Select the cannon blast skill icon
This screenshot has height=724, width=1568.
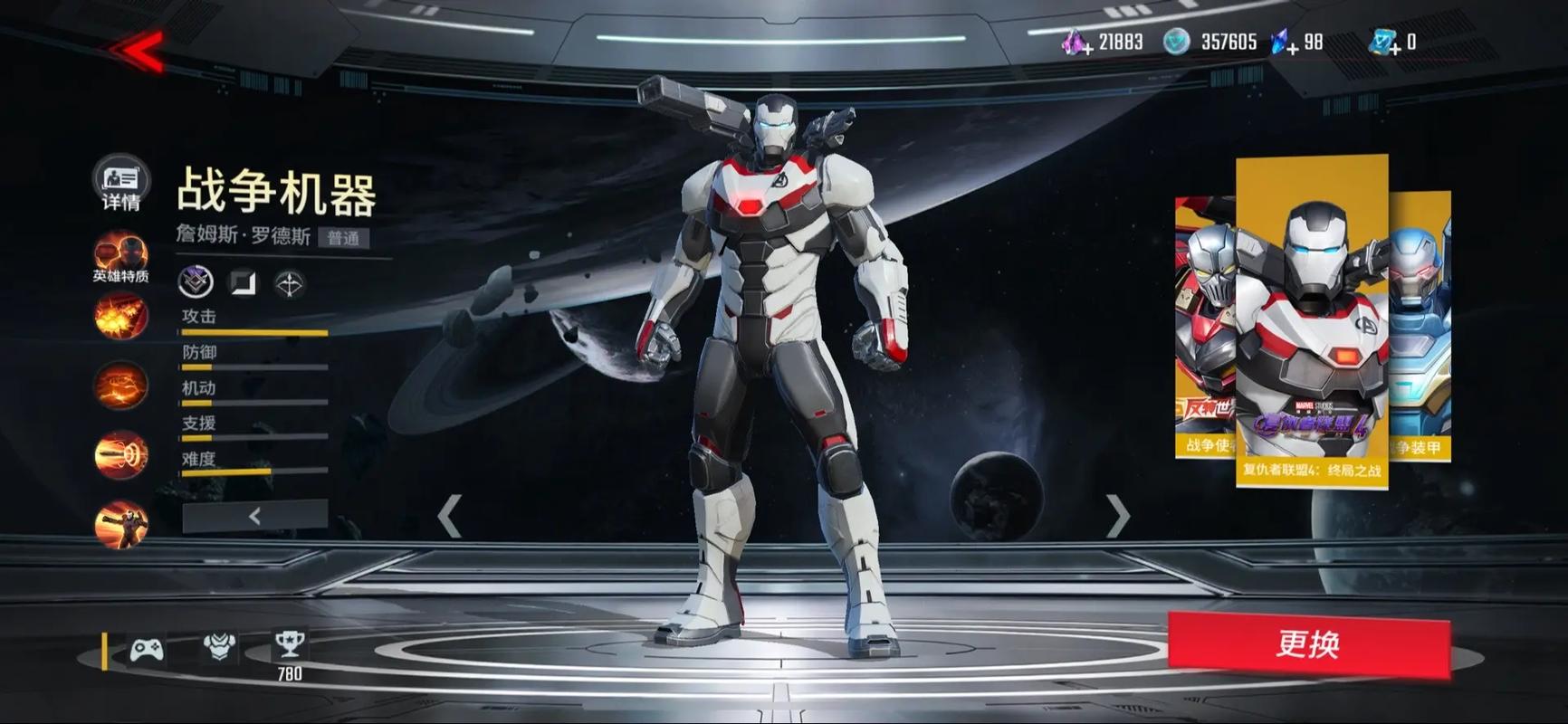pyautogui.click(x=120, y=455)
